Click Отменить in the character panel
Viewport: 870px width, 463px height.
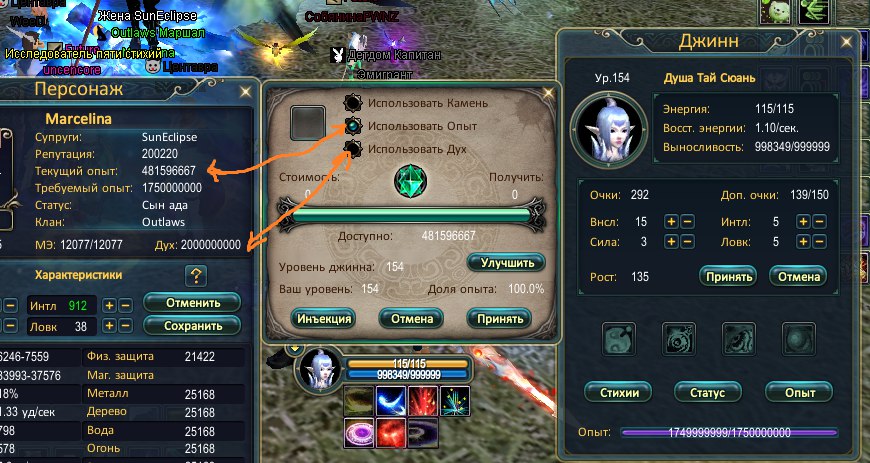(192, 302)
